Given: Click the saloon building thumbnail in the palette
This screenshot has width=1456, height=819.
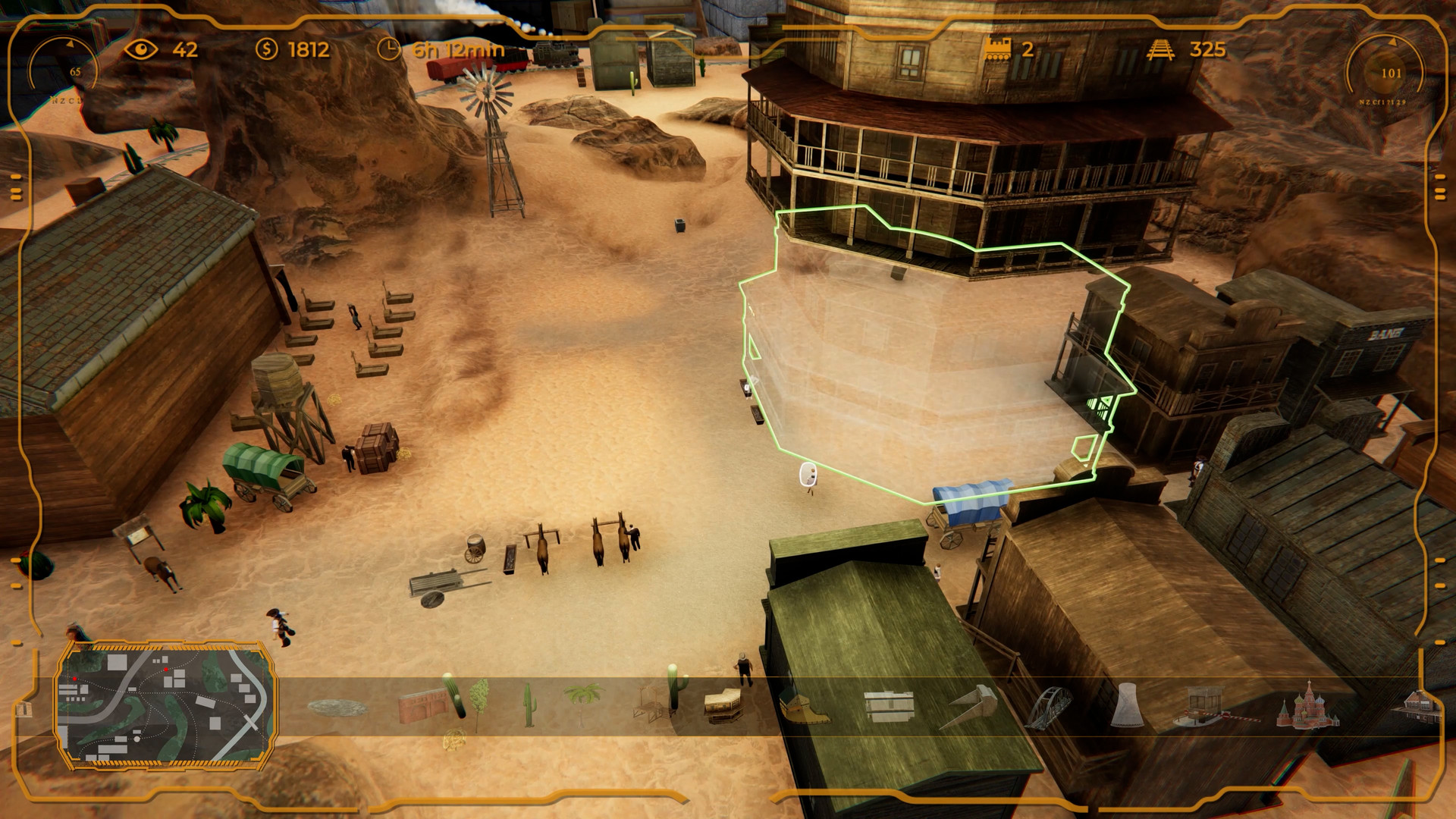Looking at the screenshot, I should 721,705.
